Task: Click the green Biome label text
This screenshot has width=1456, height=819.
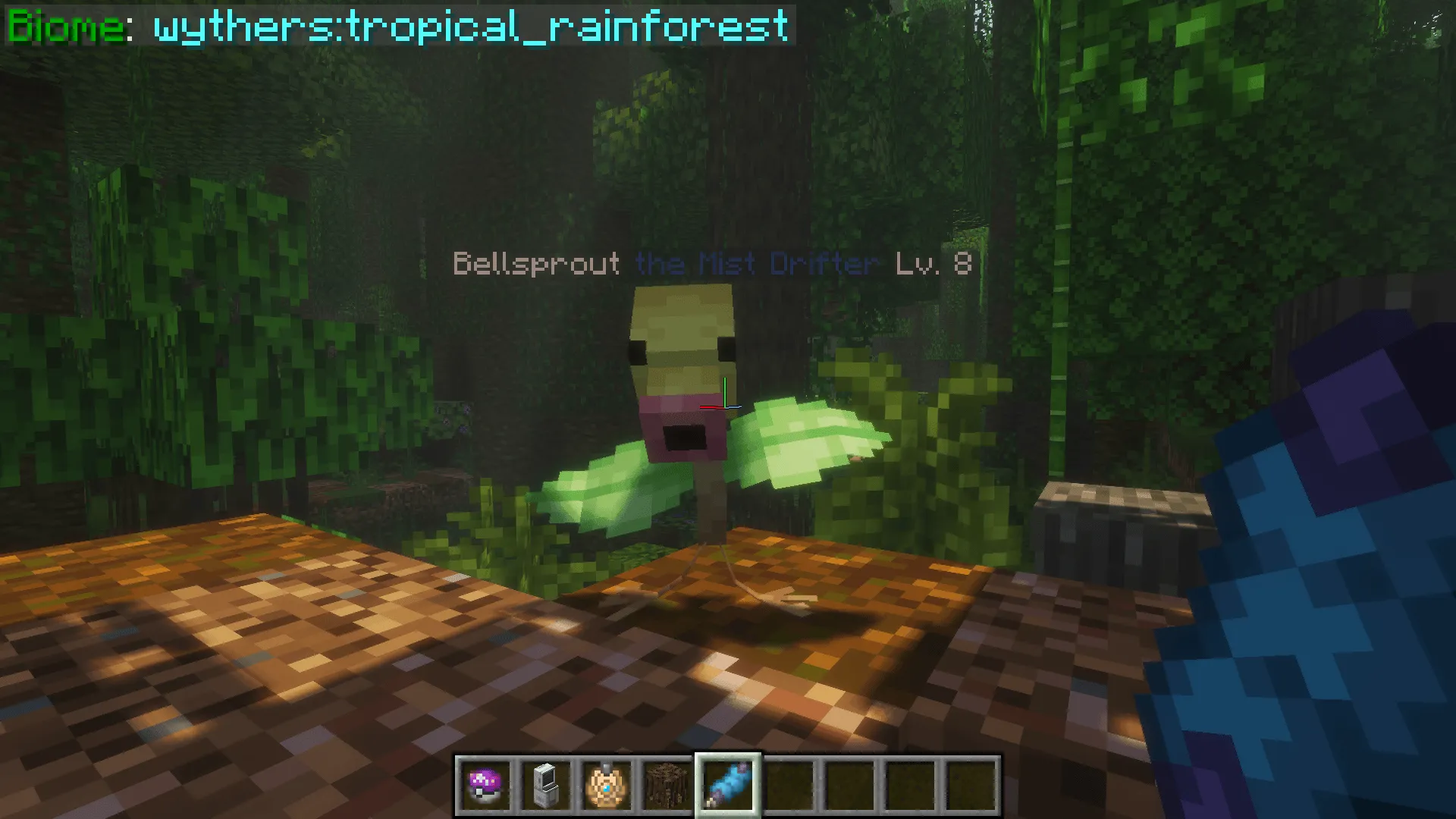Action: pos(64,27)
